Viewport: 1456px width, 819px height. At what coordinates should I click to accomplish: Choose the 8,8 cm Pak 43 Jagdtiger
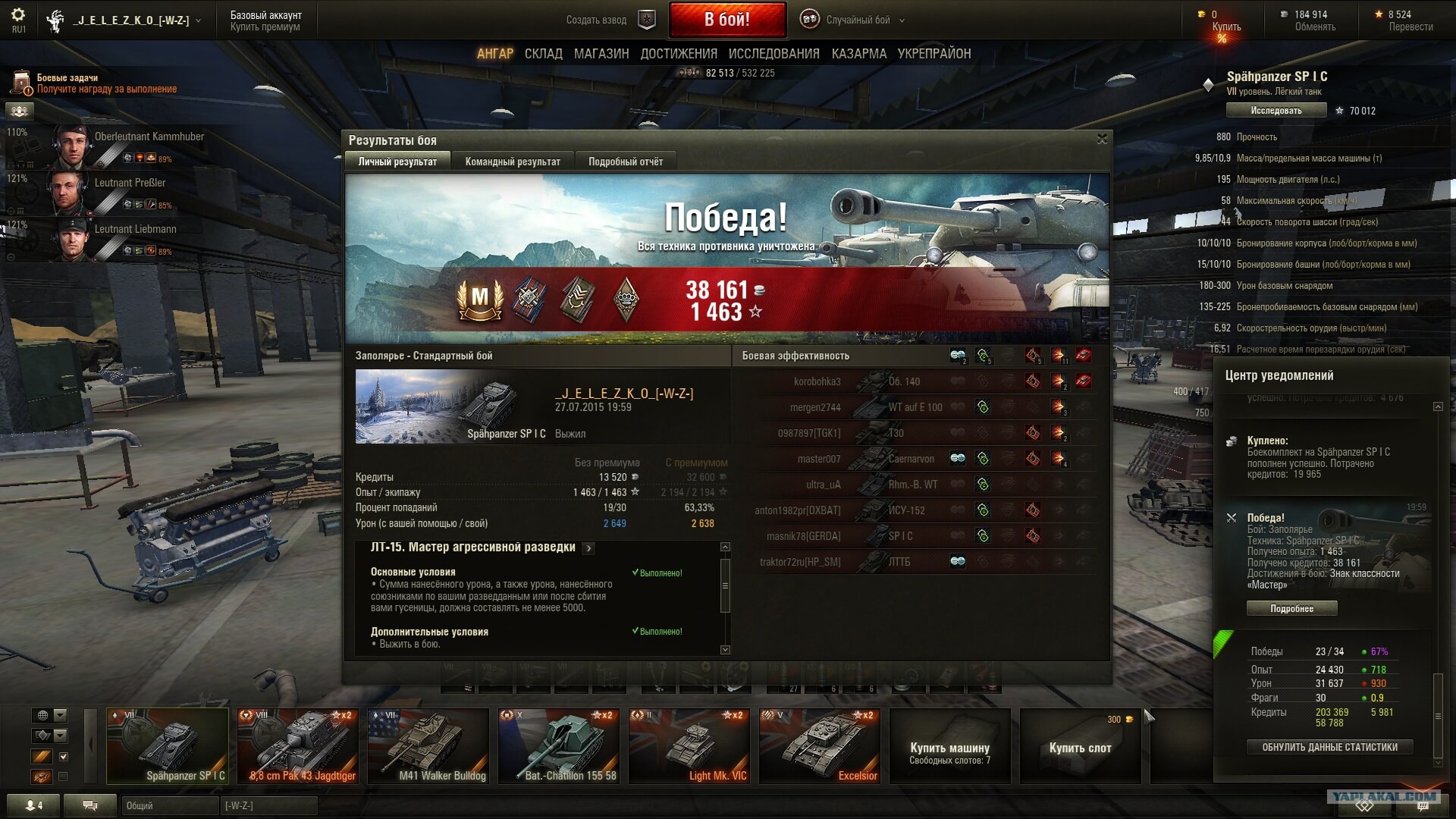[298, 746]
